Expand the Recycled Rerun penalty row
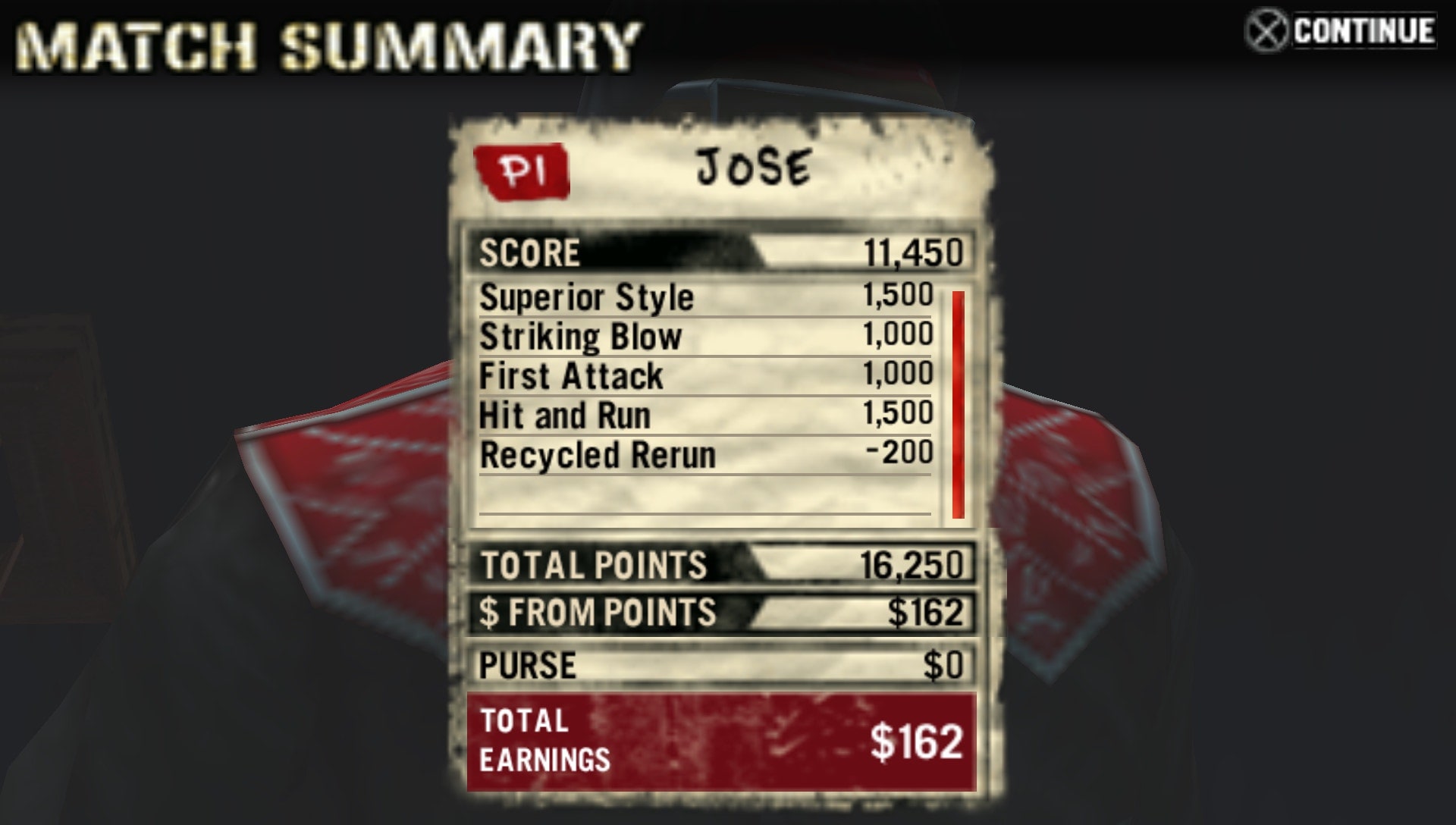 705,455
